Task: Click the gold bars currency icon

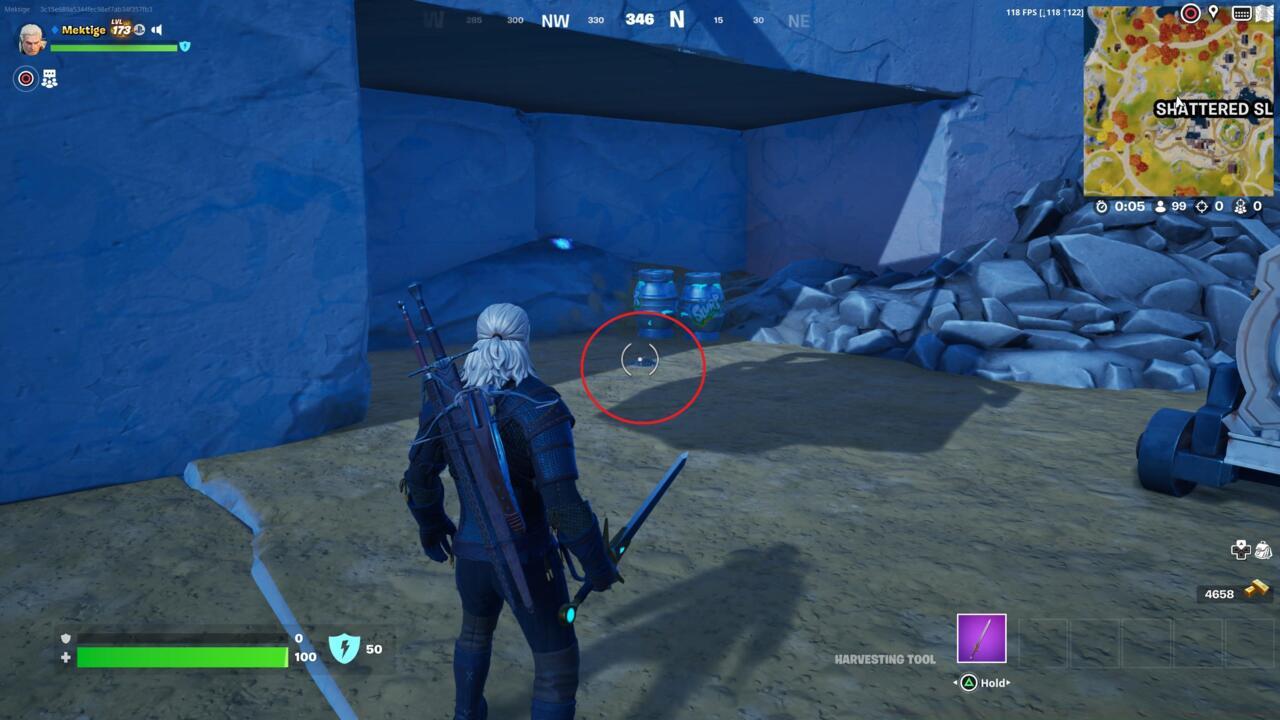Action: (1257, 587)
